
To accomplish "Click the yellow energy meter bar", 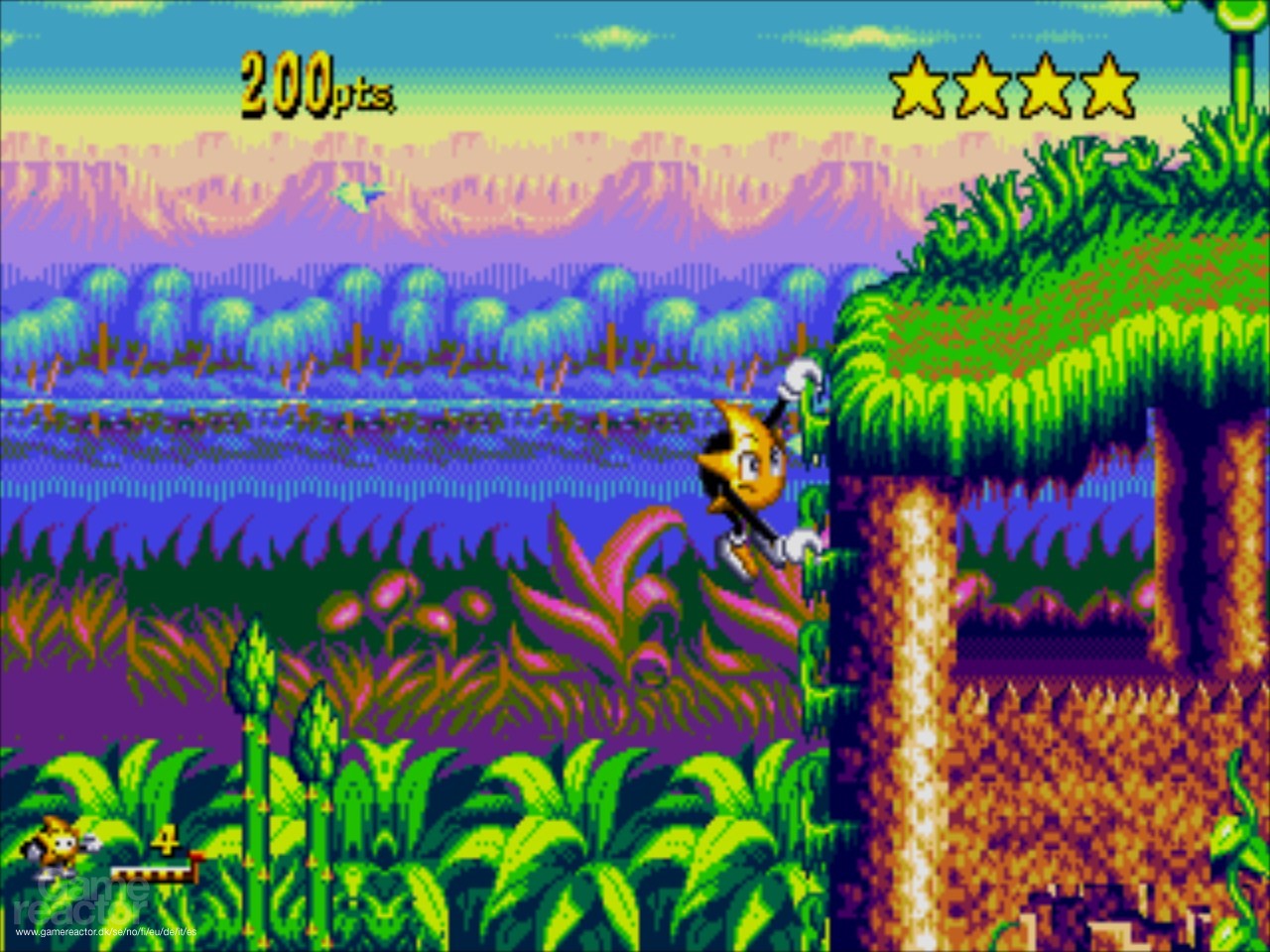I will pyautogui.click(x=149, y=874).
